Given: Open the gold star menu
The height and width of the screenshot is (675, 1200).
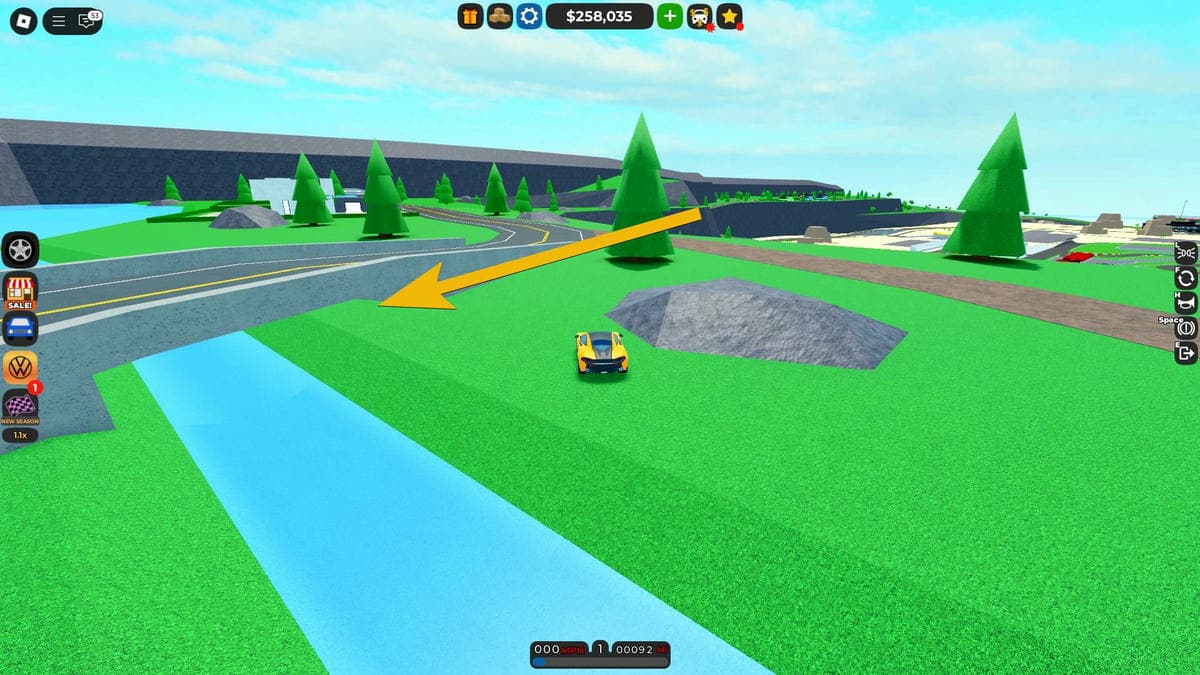Looking at the screenshot, I should (x=730, y=16).
